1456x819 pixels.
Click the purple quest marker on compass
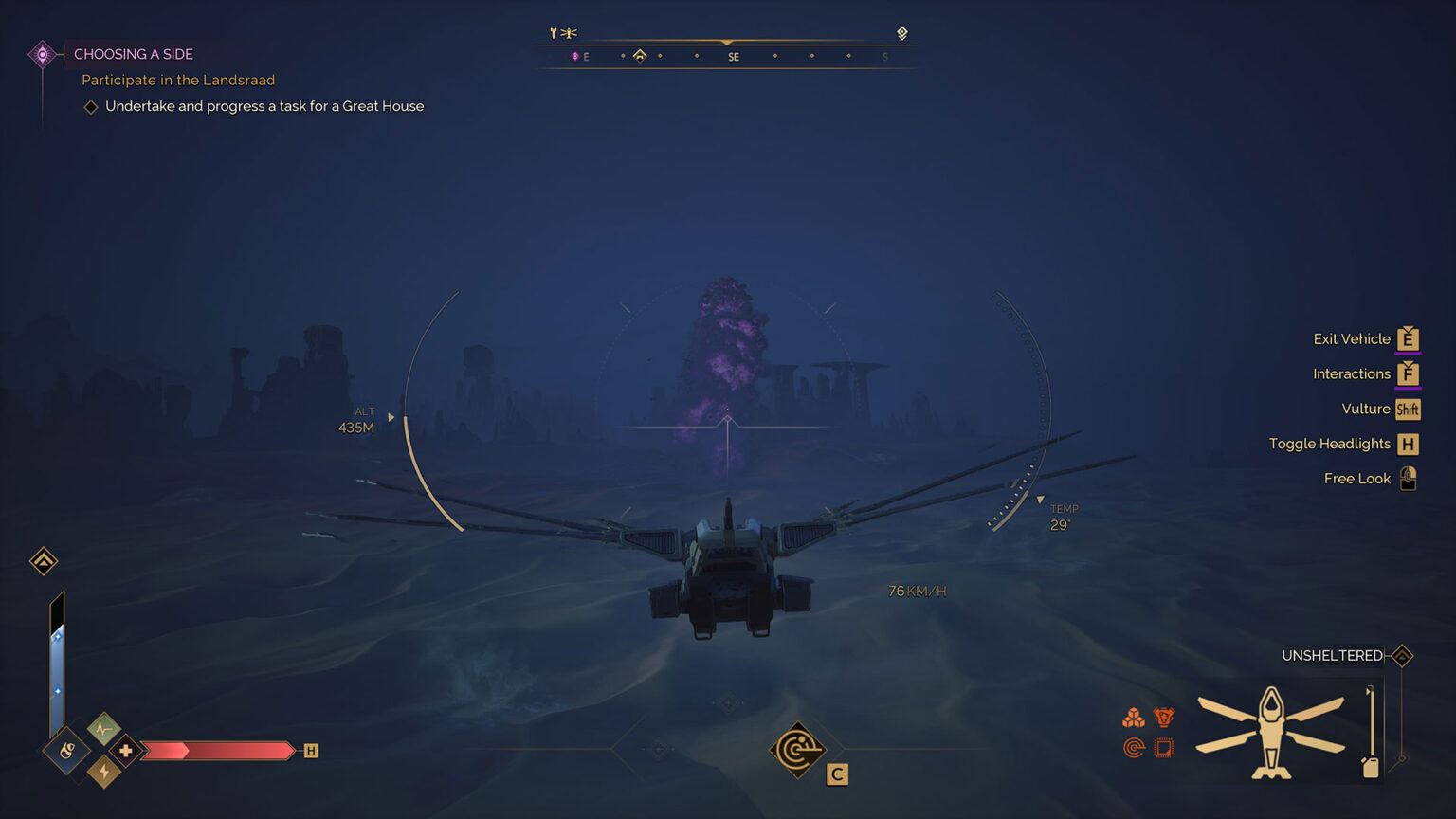tap(574, 57)
